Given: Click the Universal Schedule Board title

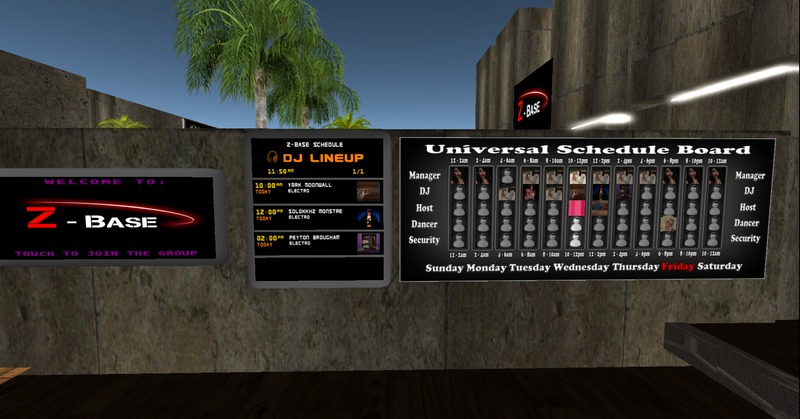Looking at the screenshot, I should click(586, 149).
